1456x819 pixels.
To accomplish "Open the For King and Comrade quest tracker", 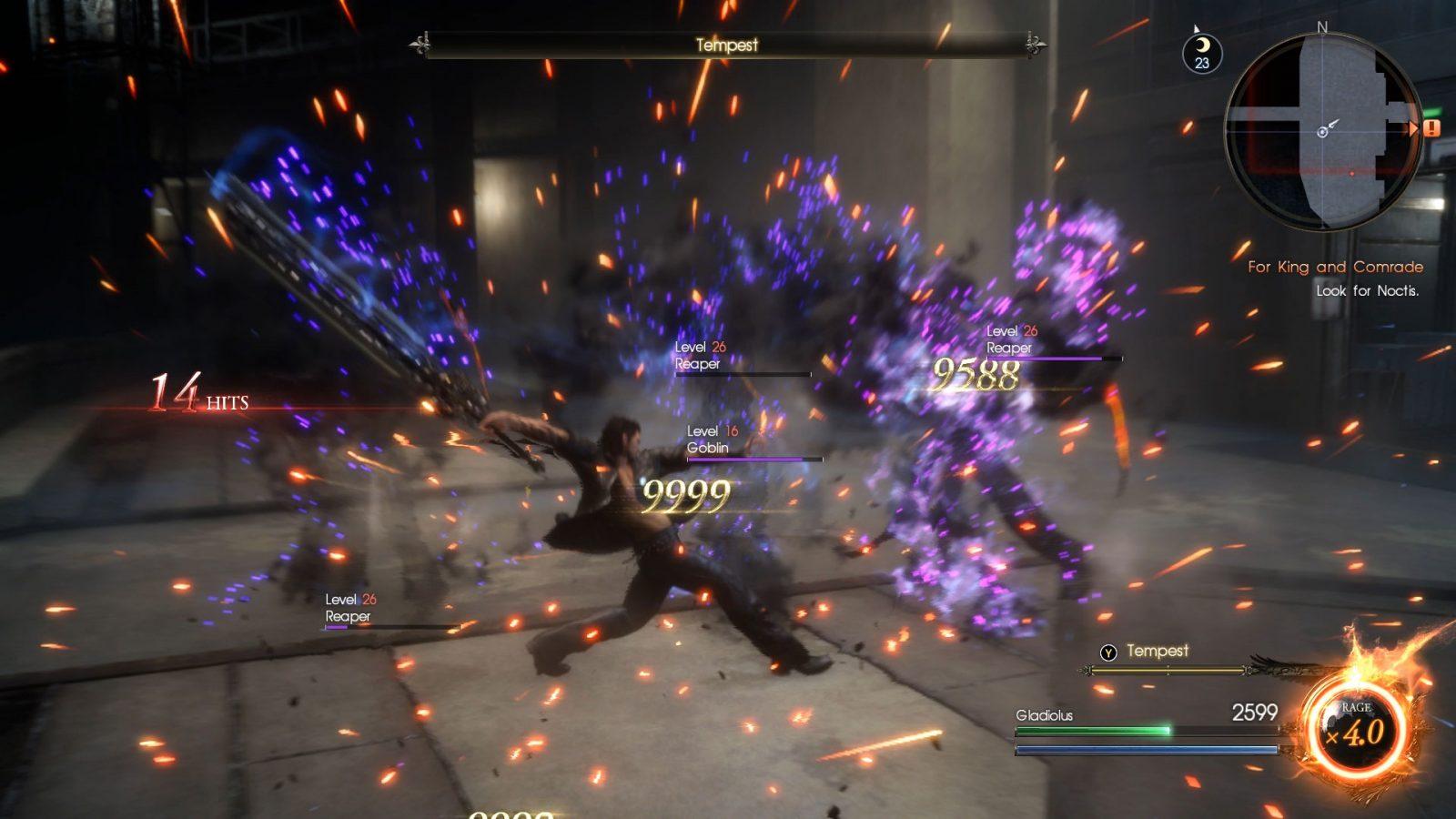I will point(1334,267).
